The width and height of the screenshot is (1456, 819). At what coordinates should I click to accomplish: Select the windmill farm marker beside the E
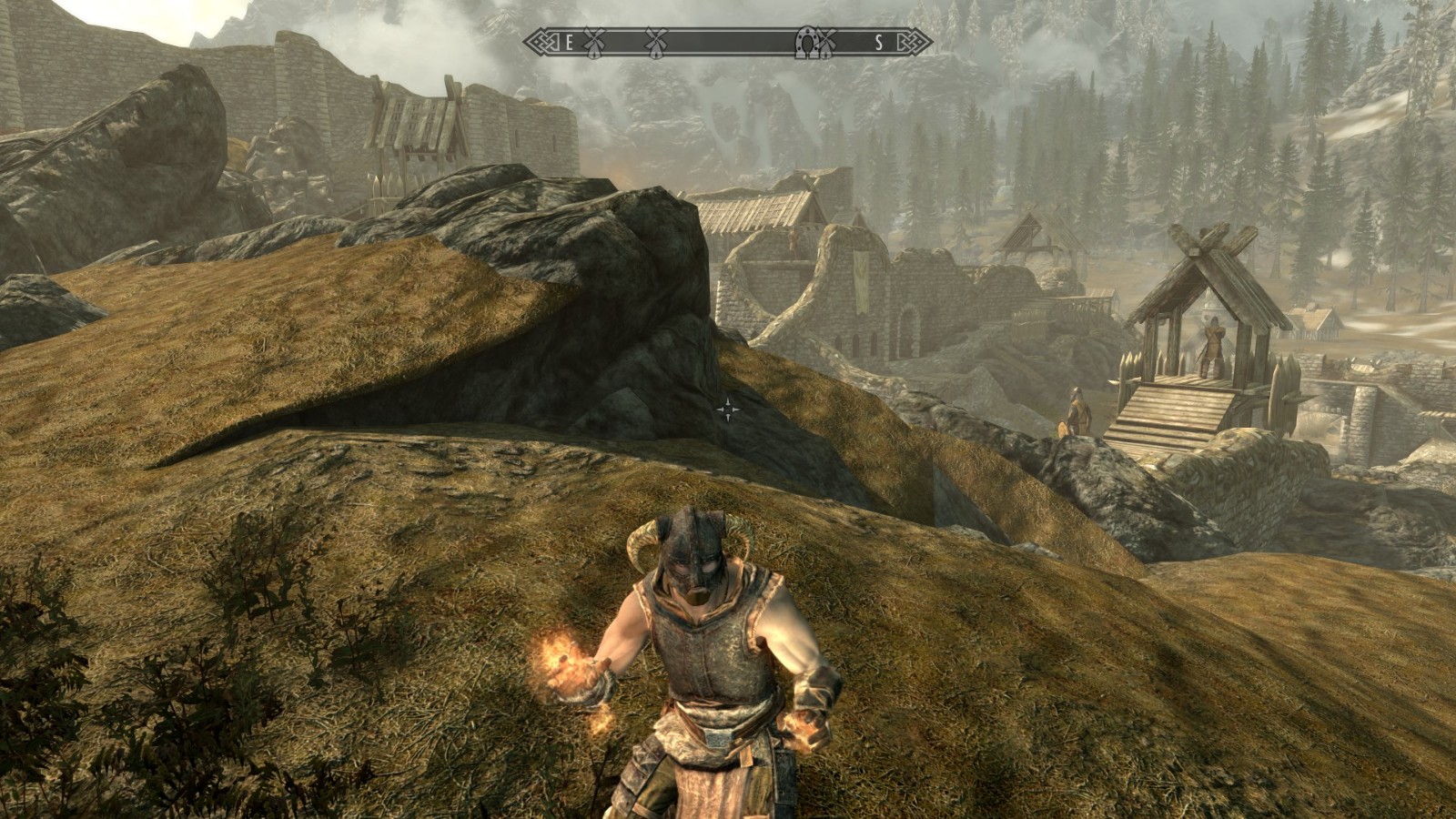[x=593, y=42]
